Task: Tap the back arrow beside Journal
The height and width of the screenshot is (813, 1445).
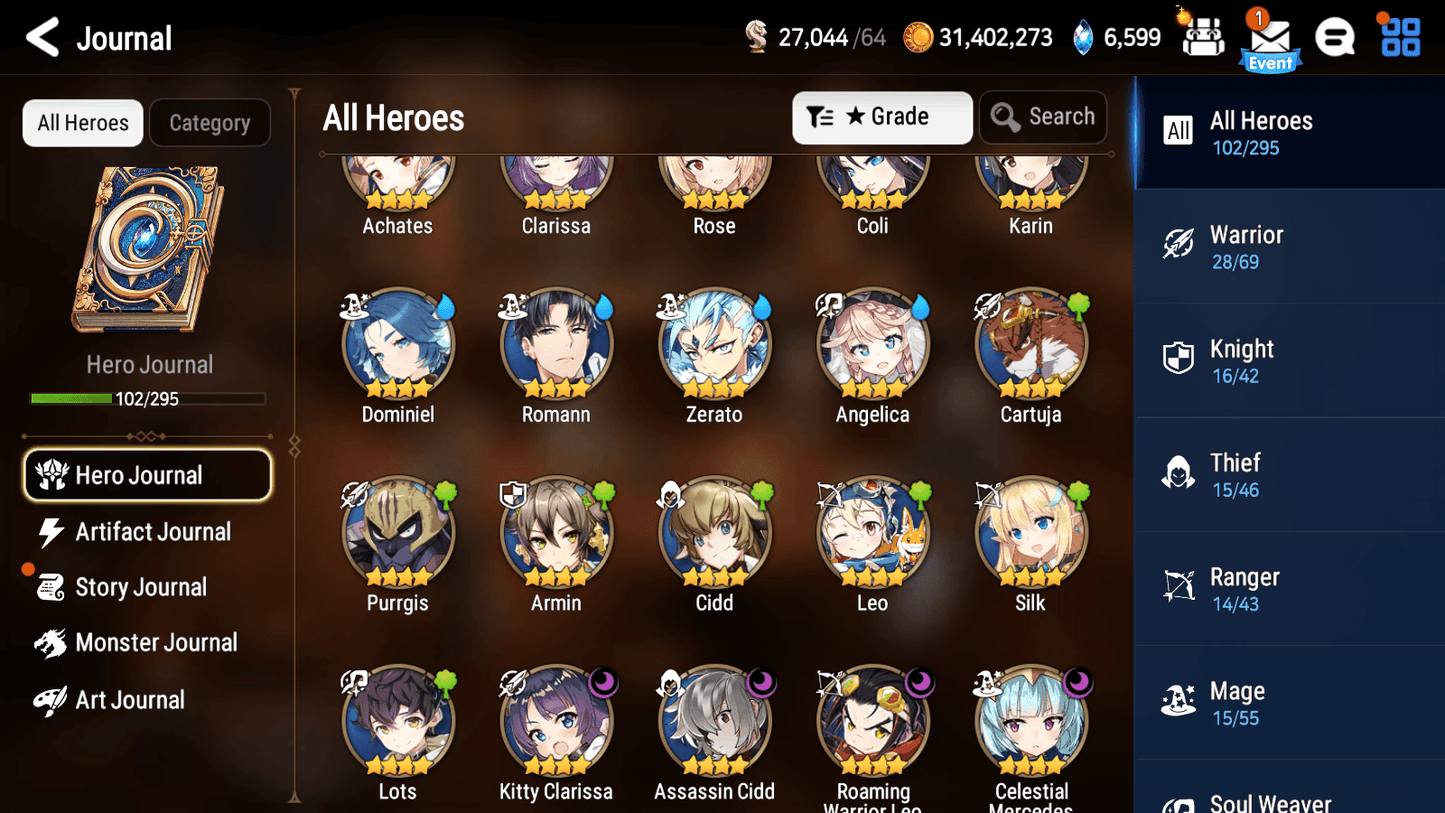Action: click(x=44, y=37)
